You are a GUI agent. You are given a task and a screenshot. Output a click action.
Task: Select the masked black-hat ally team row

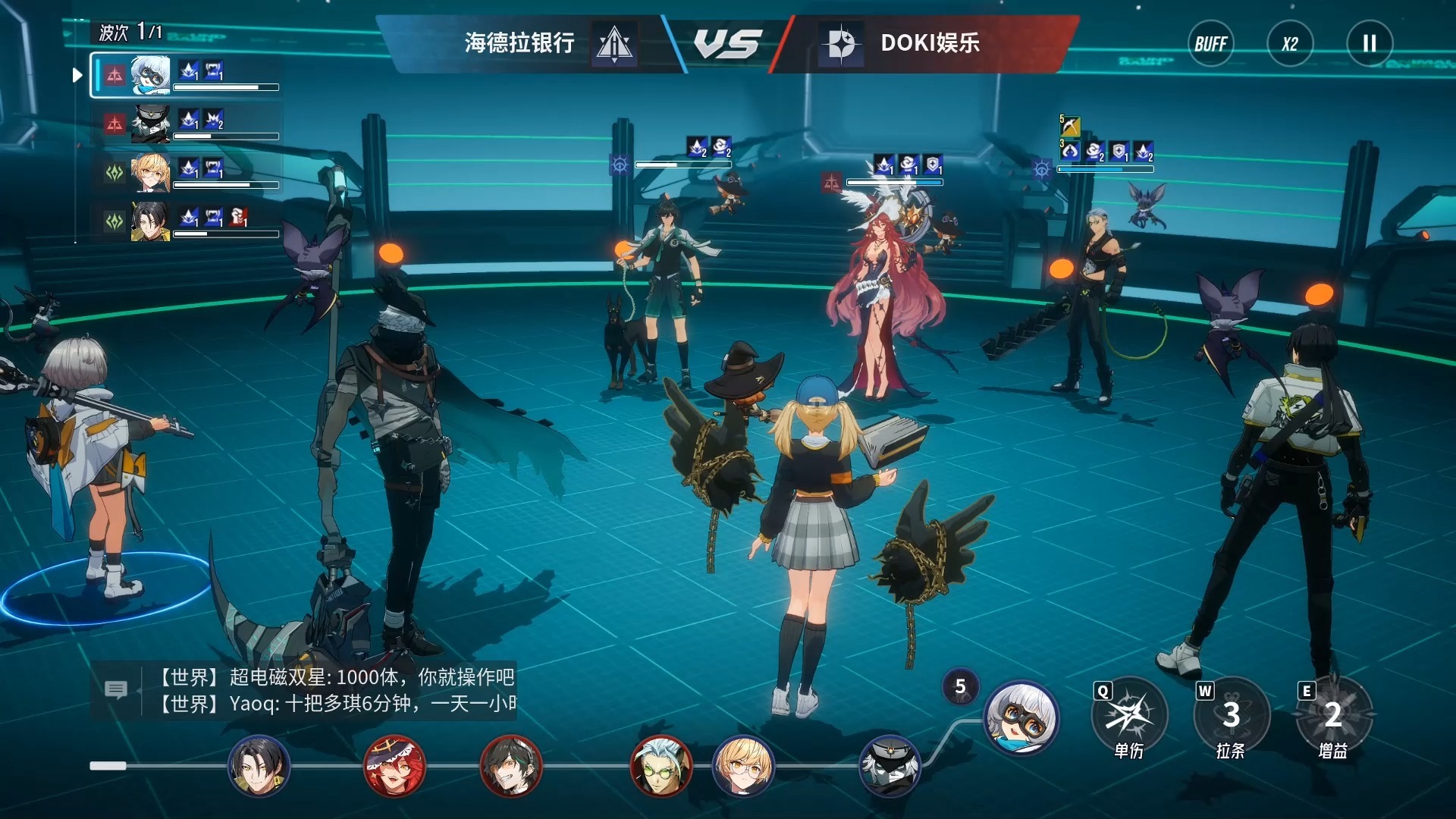[x=186, y=123]
